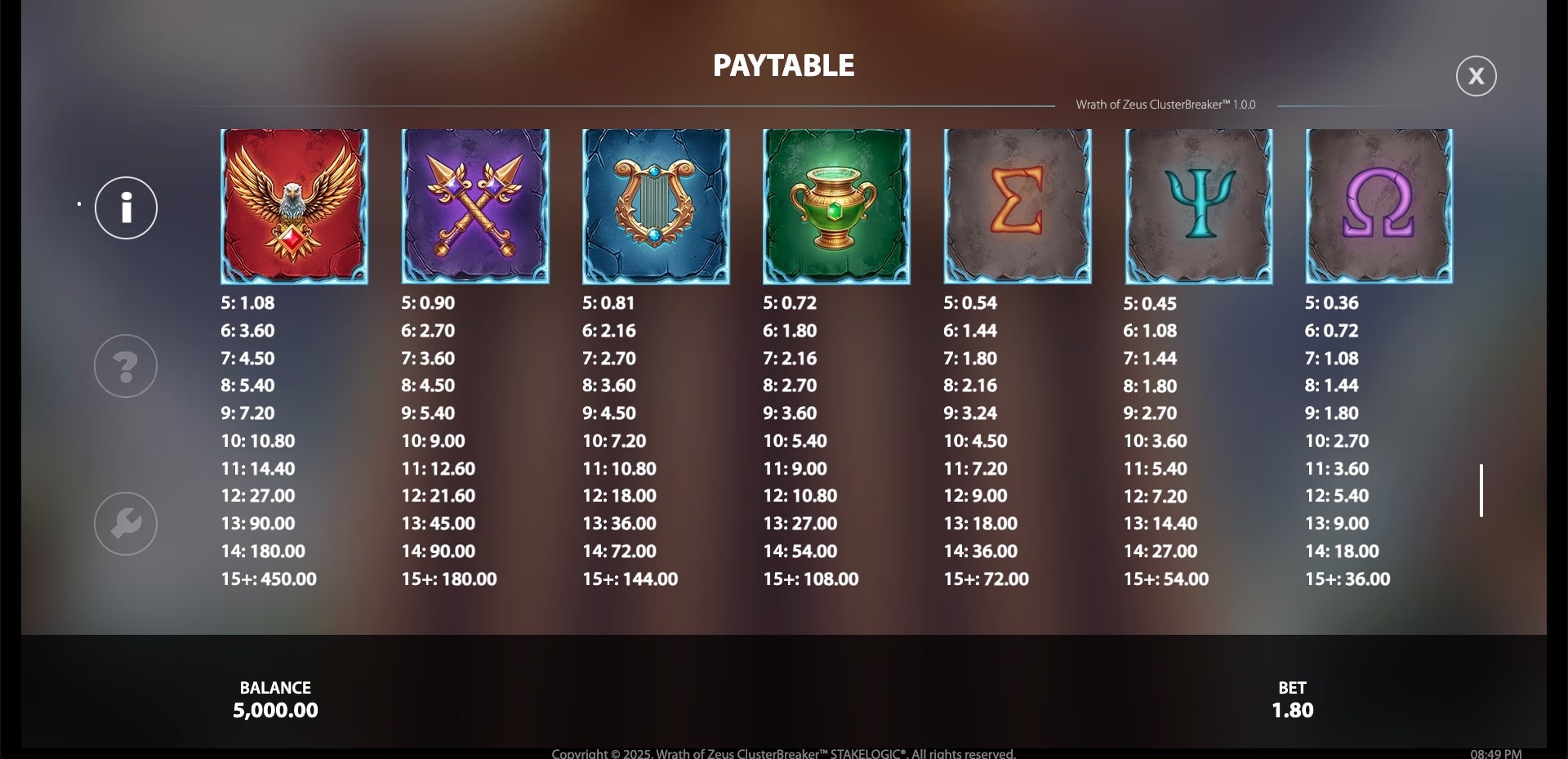Select the crossed scepters symbol
Viewport: 1568px width, 759px height.
pyautogui.click(x=475, y=205)
